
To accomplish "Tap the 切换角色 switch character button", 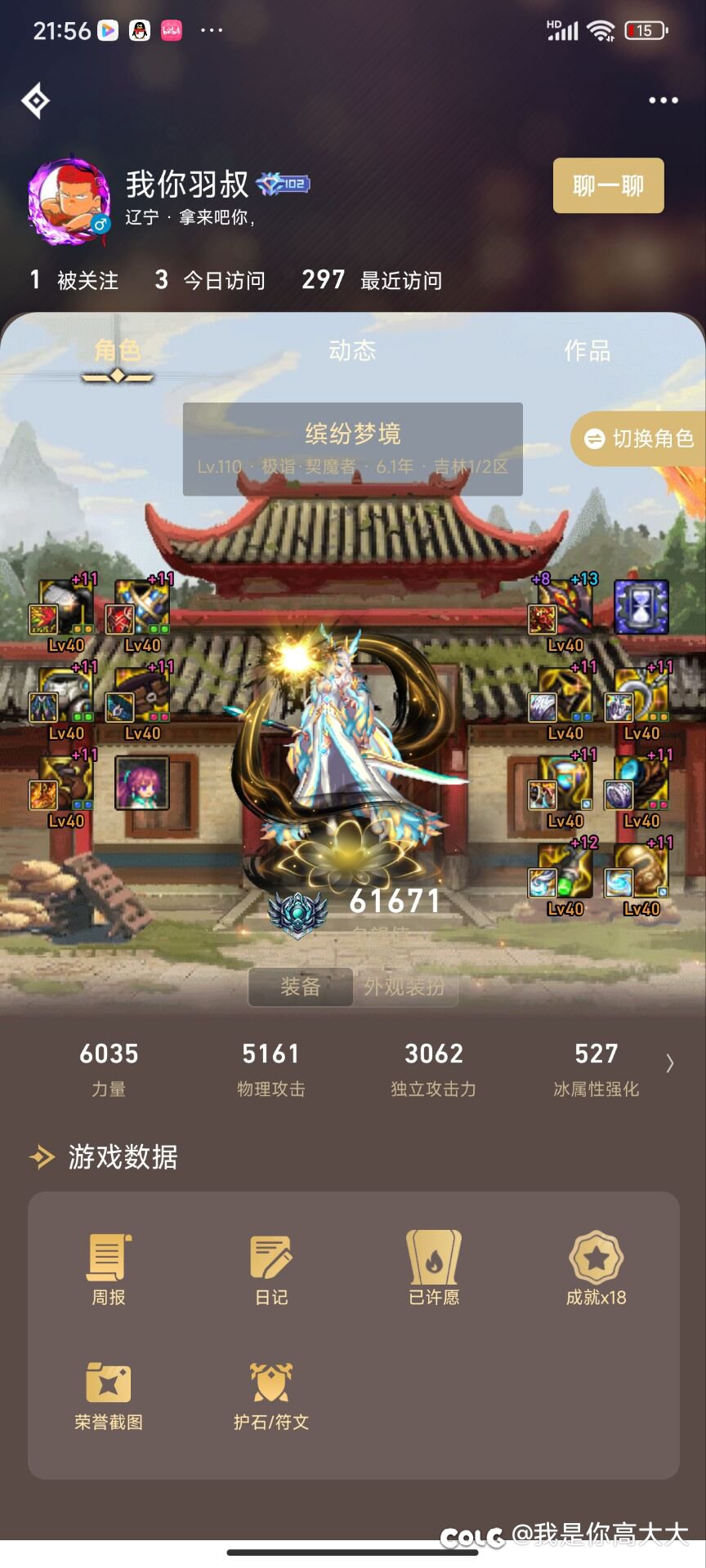I will pos(639,439).
